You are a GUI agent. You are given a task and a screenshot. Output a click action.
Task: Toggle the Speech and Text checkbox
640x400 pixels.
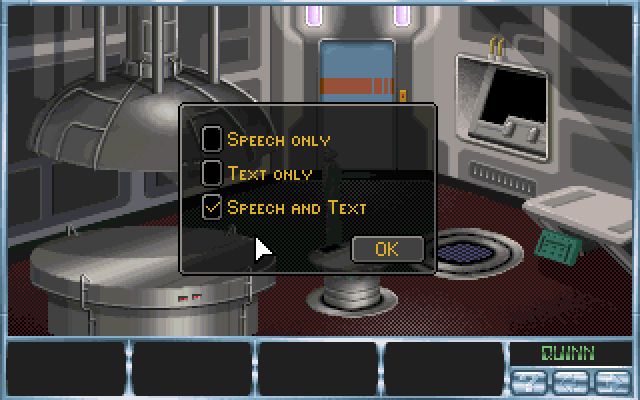pyautogui.click(x=212, y=207)
